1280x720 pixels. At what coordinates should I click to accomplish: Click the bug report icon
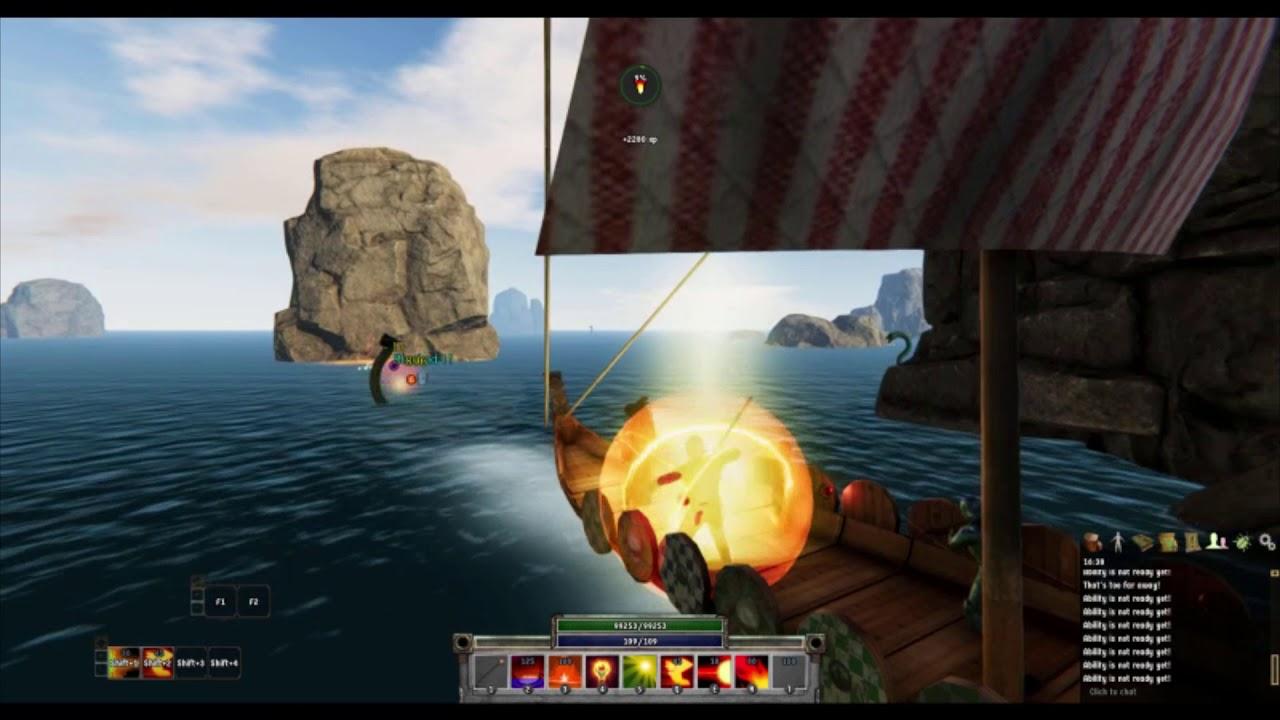pyautogui.click(x=1240, y=541)
